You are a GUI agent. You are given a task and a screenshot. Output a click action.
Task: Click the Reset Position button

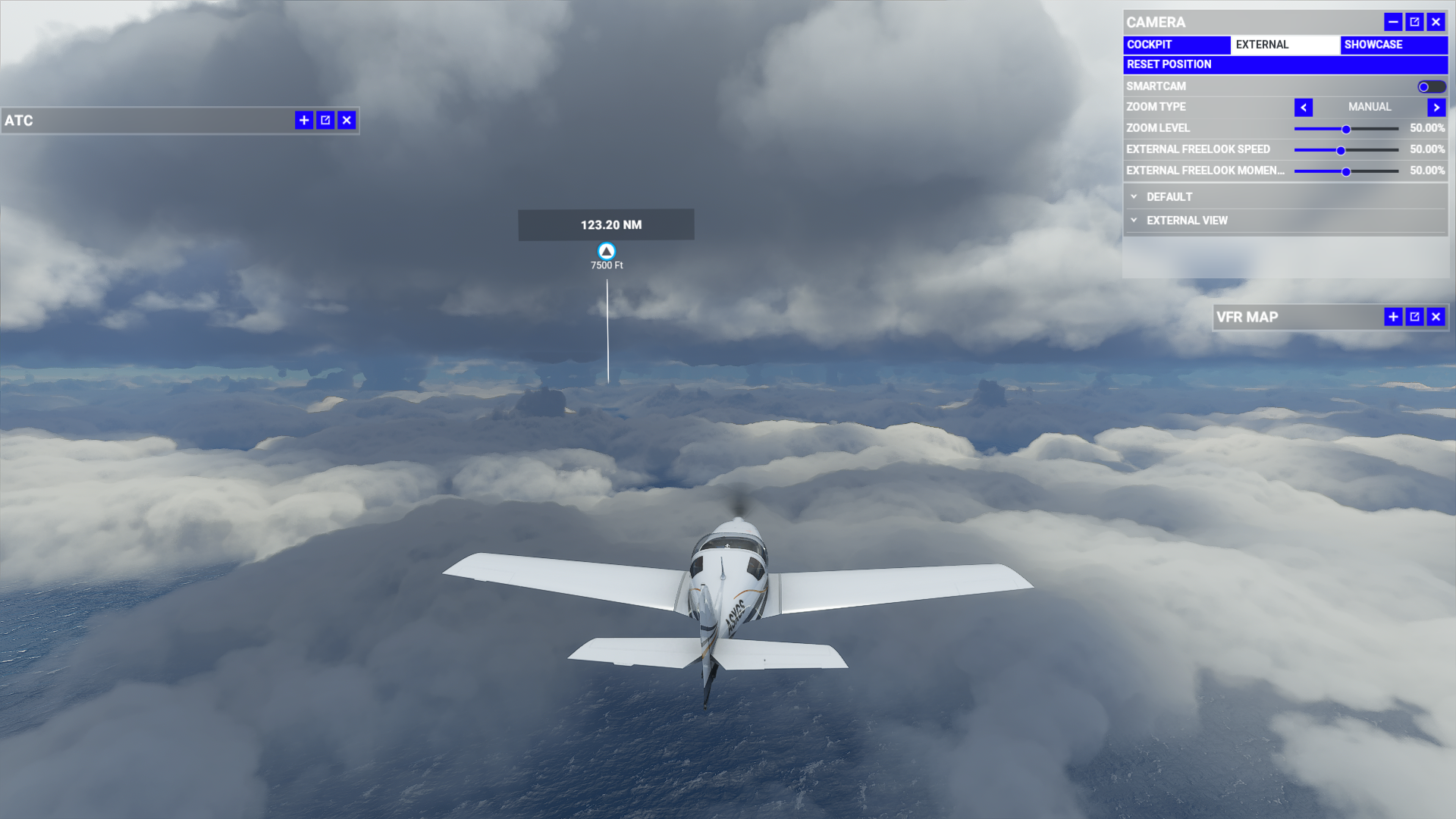coord(1285,64)
